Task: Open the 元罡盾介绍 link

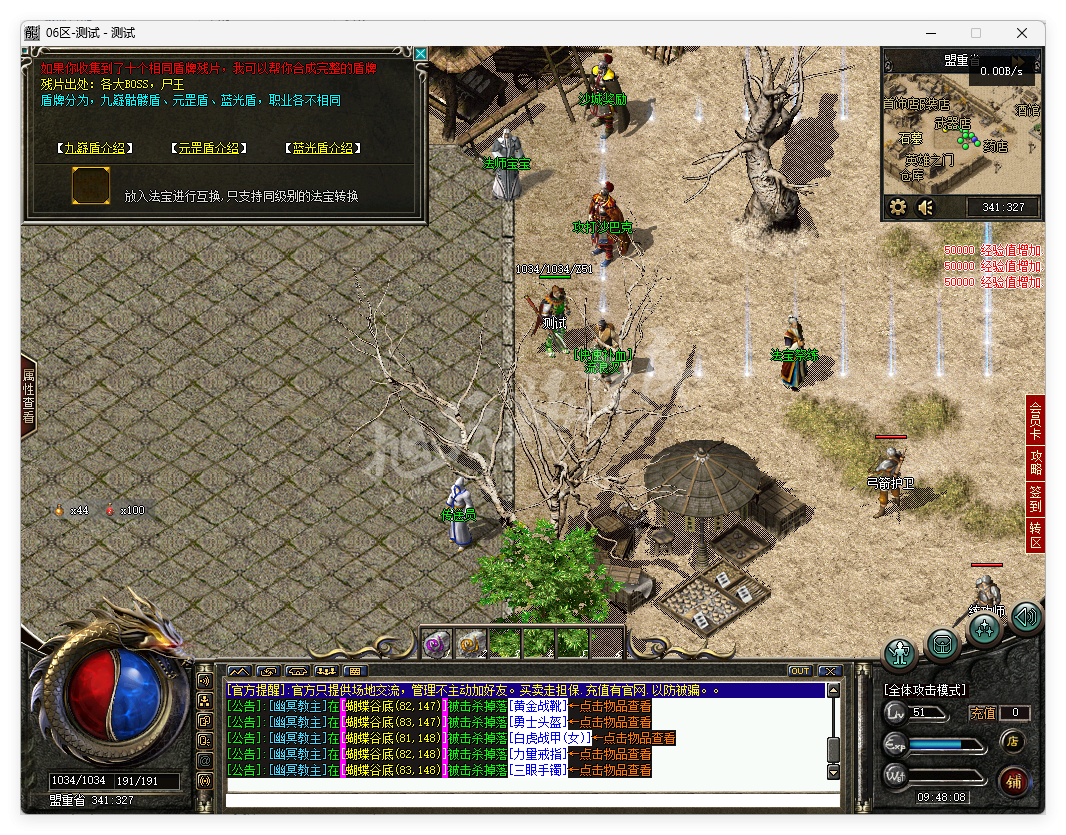Action: (x=209, y=148)
